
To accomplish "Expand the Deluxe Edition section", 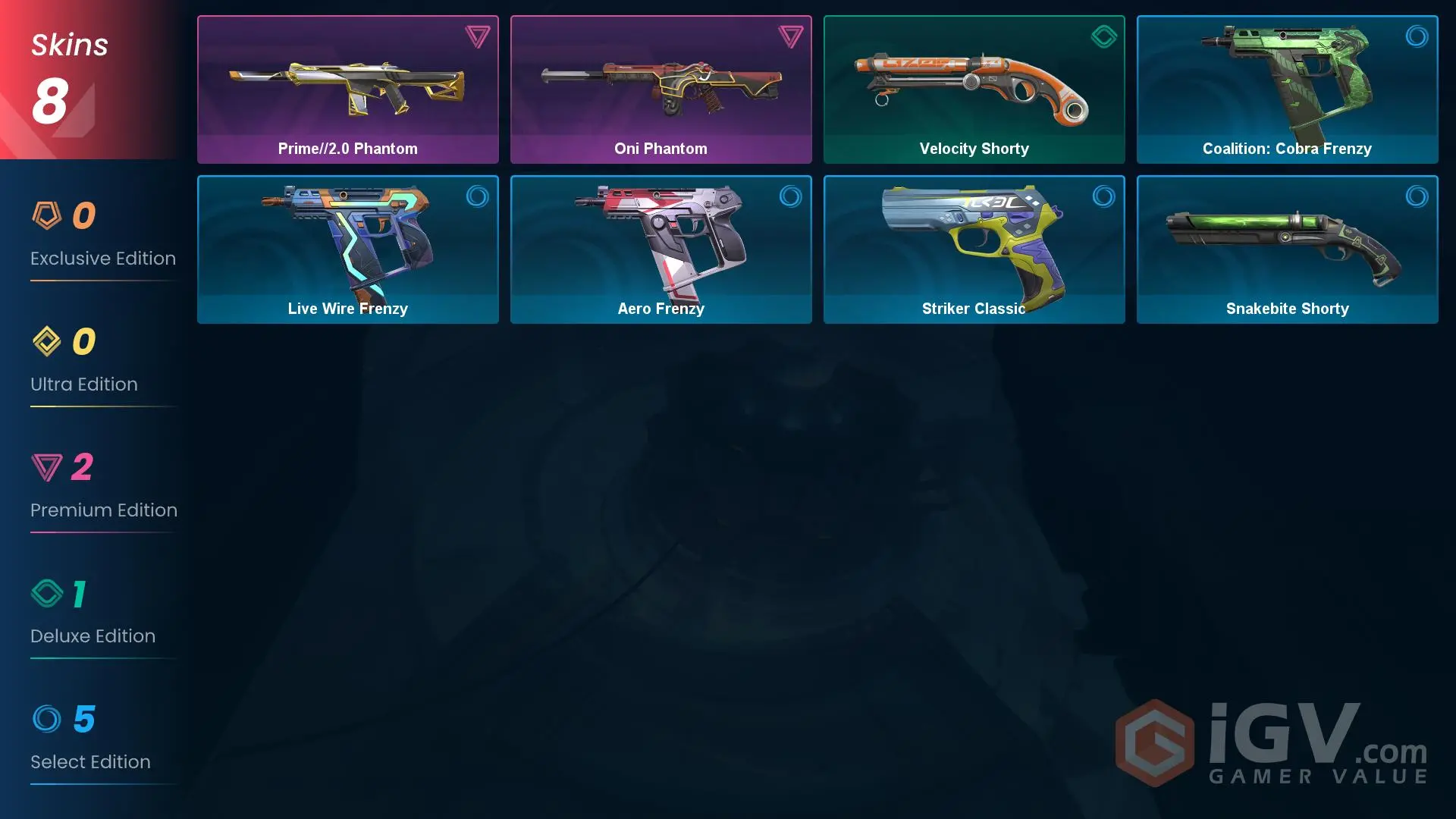I will [93, 615].
